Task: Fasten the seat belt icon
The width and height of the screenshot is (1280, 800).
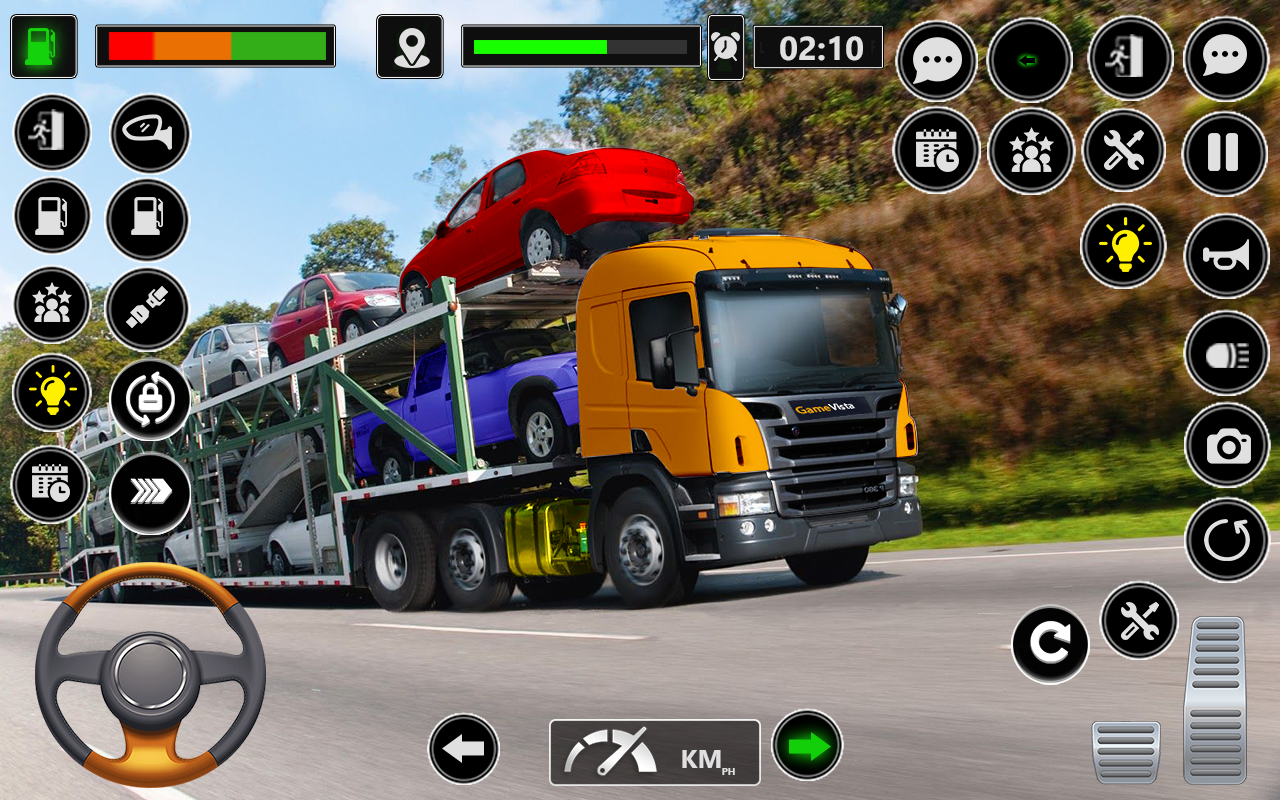Action: tap(146, 310)
